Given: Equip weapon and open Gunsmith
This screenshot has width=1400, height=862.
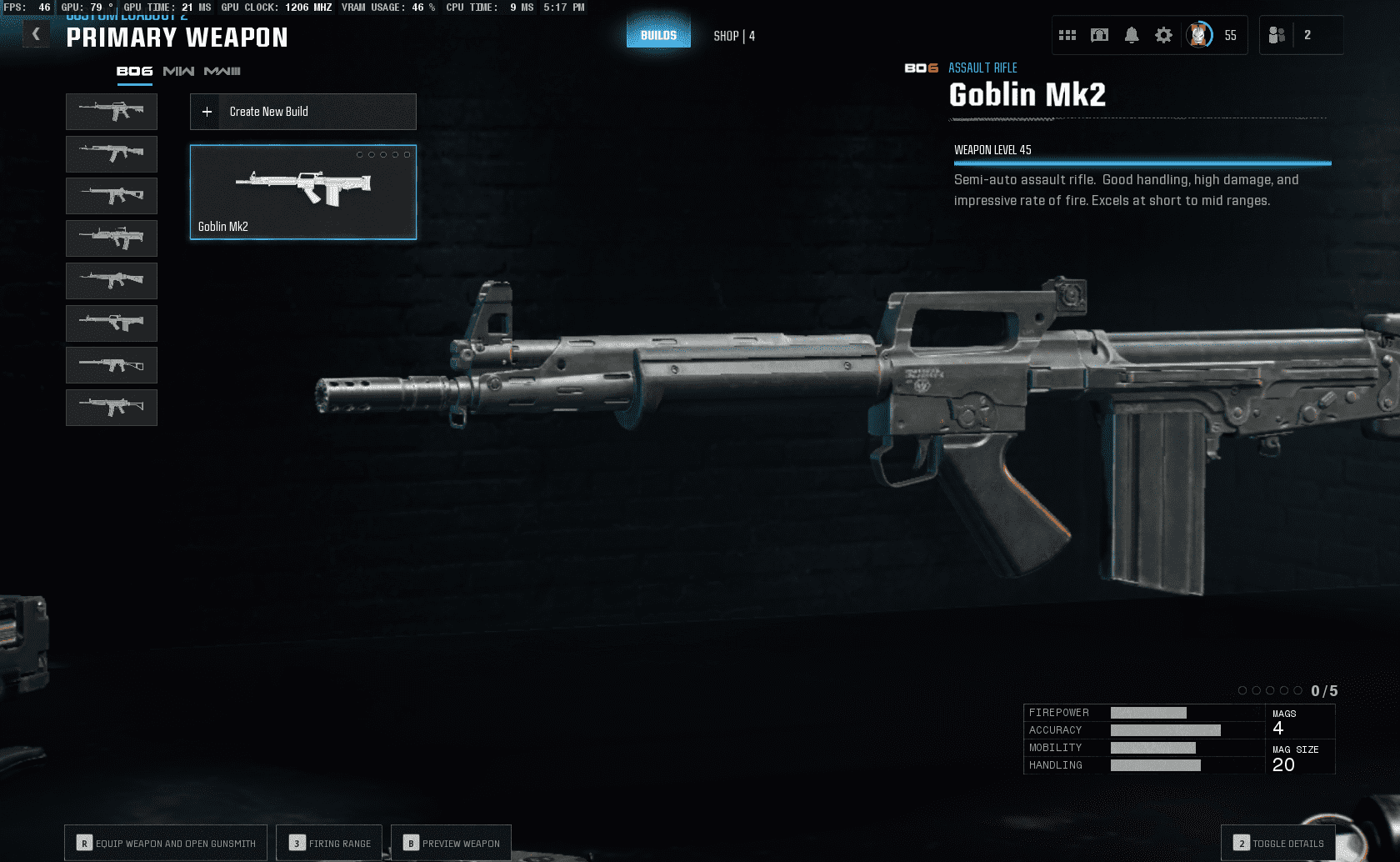Looking at the screenshot, I should [166, 843].
